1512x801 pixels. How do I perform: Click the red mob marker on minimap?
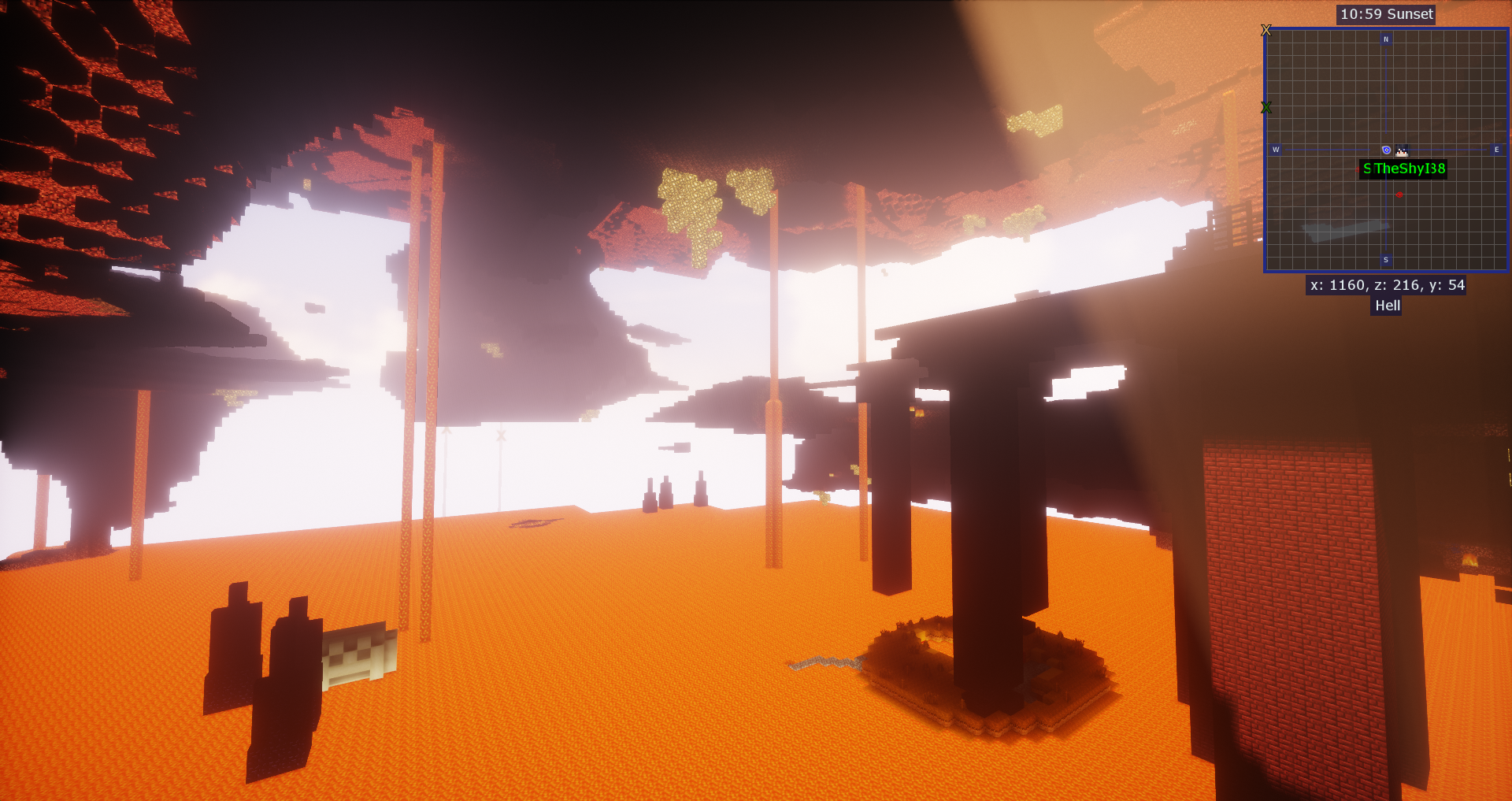[x=1399, y=195]
